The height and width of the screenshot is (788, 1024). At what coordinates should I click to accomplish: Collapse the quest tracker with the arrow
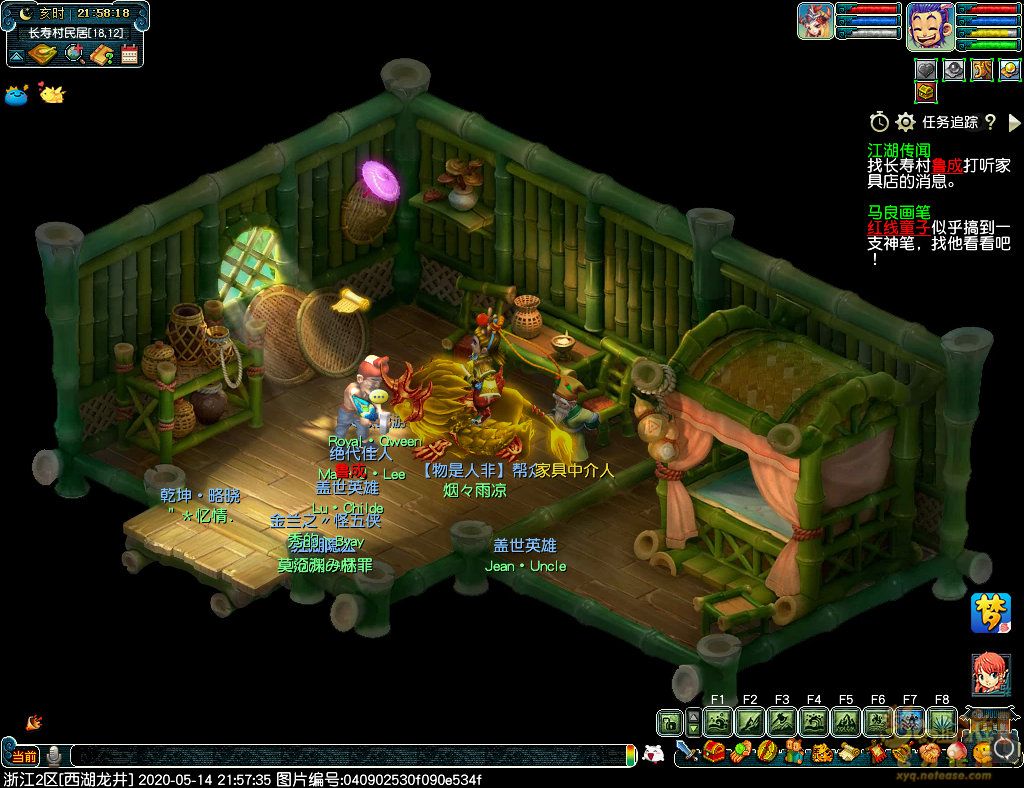point(1014,122)
